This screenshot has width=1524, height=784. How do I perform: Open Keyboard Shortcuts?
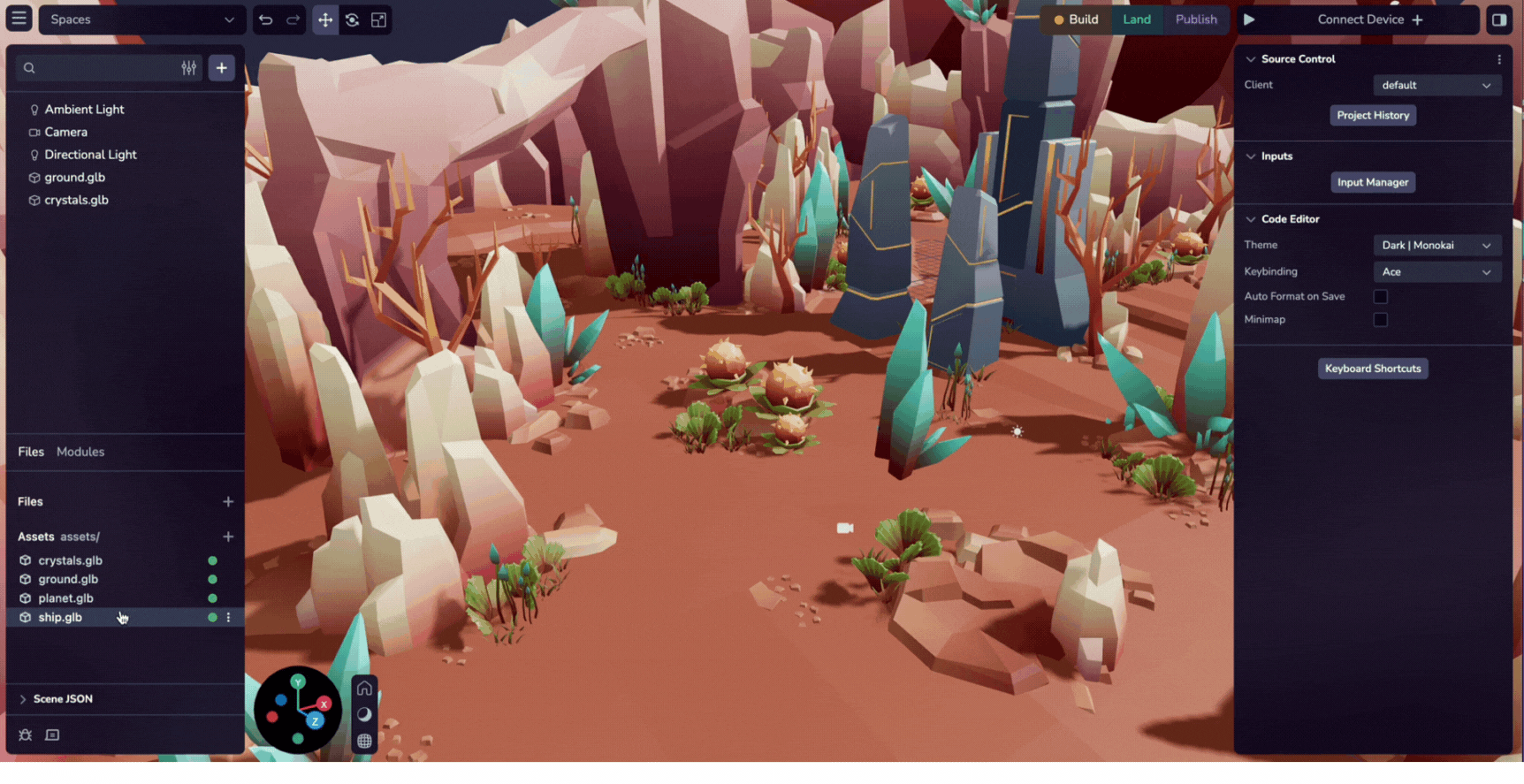1372,368
